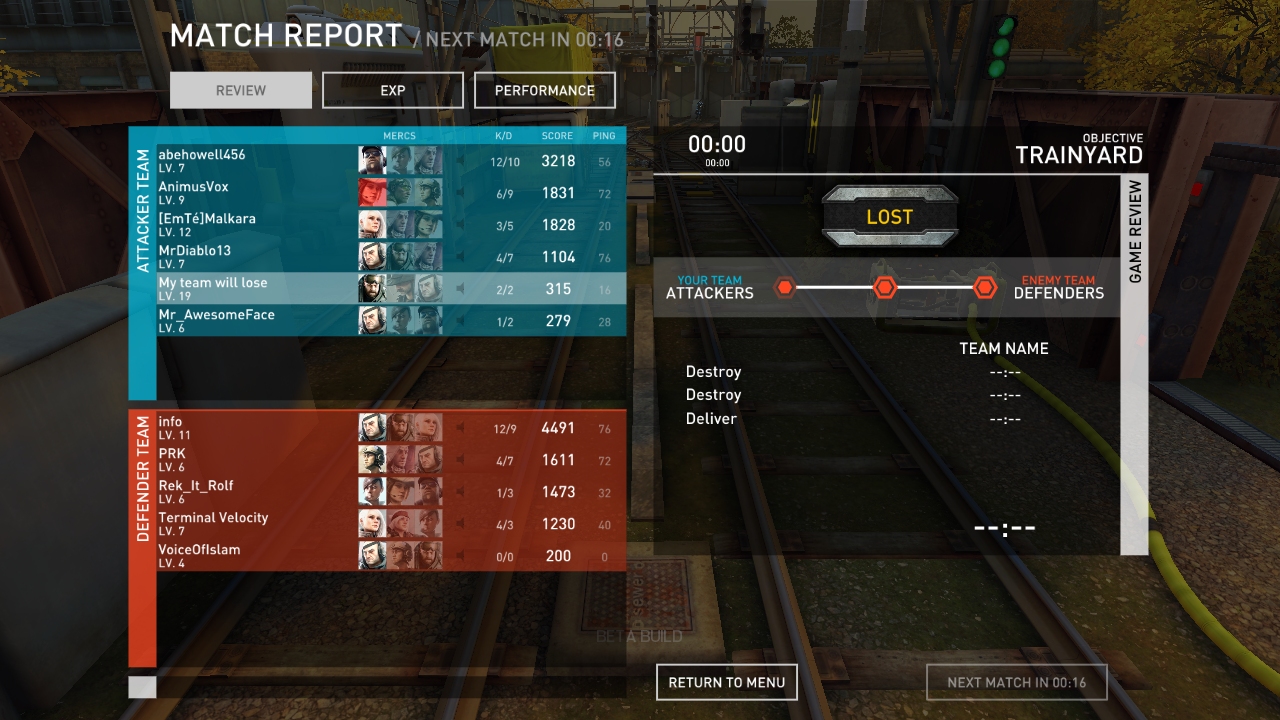Screen dimensions: 1280x720
Task: Mute abehowell456 via the speaker icon
Action: [460, 161]
